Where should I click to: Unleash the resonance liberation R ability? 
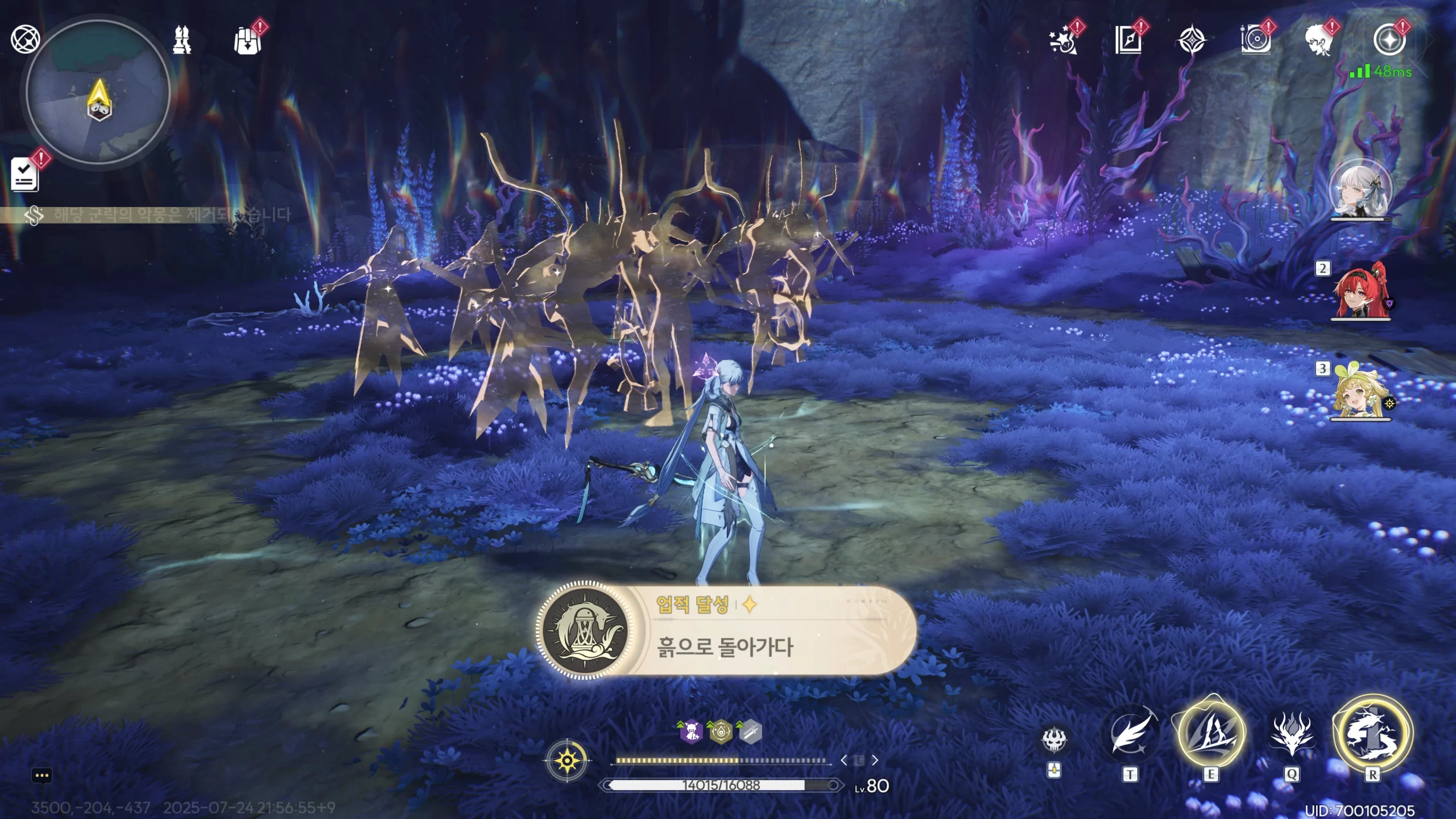coord(1372,734)
